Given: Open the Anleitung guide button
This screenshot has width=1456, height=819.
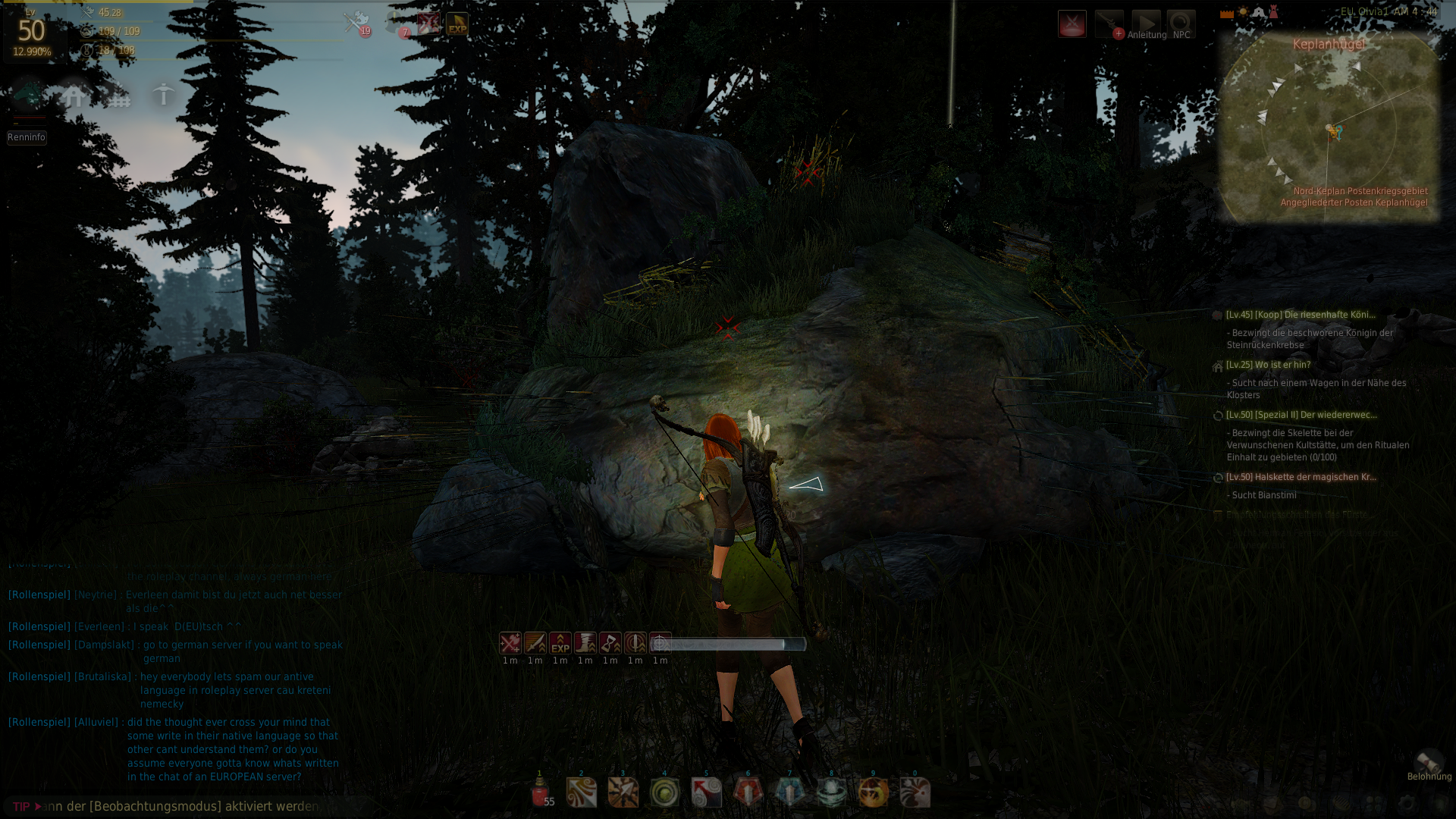Looking at the screenshot, I should pos(1146,25).
